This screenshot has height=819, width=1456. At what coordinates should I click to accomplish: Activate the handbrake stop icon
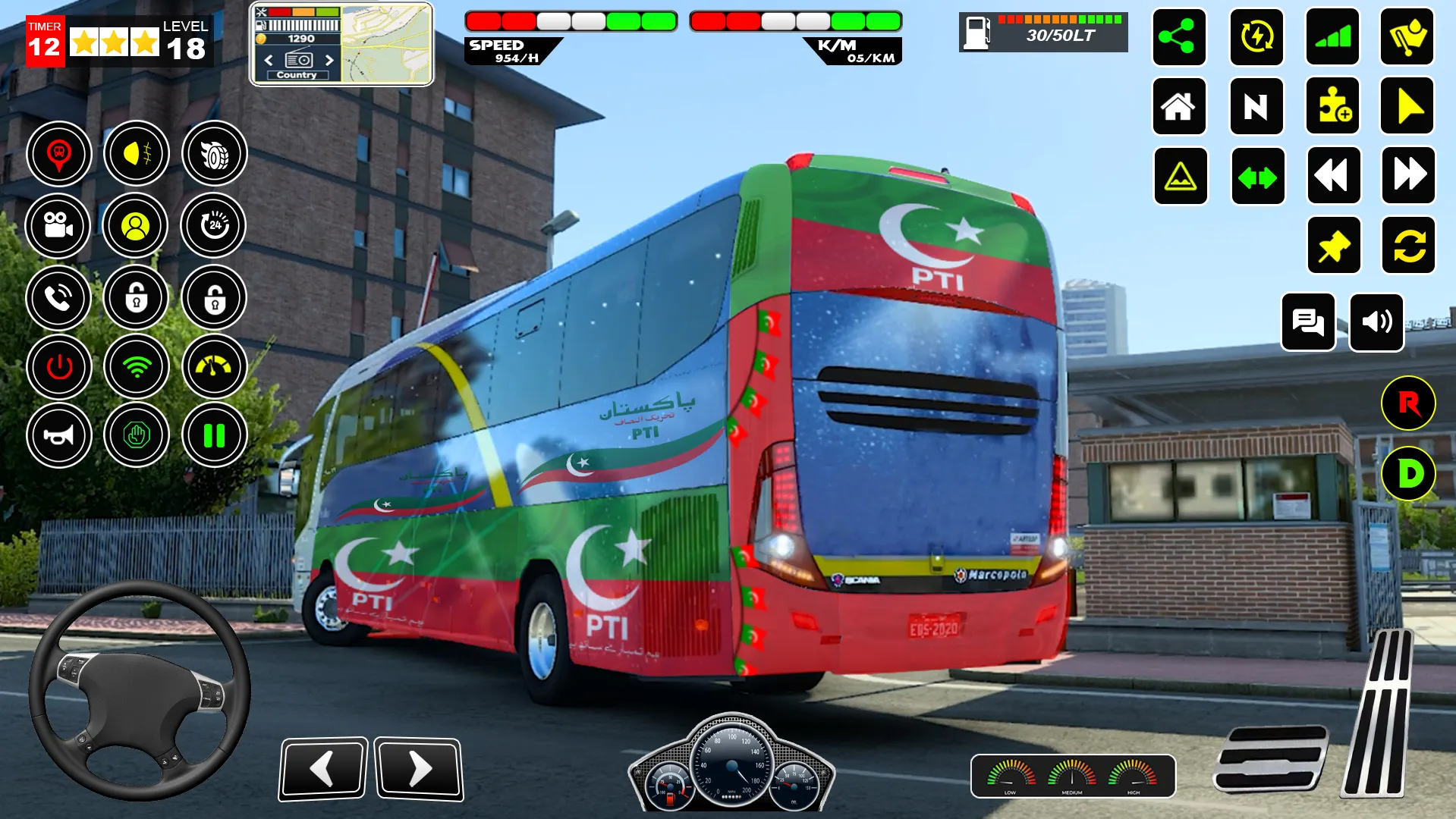click(136, 436)
